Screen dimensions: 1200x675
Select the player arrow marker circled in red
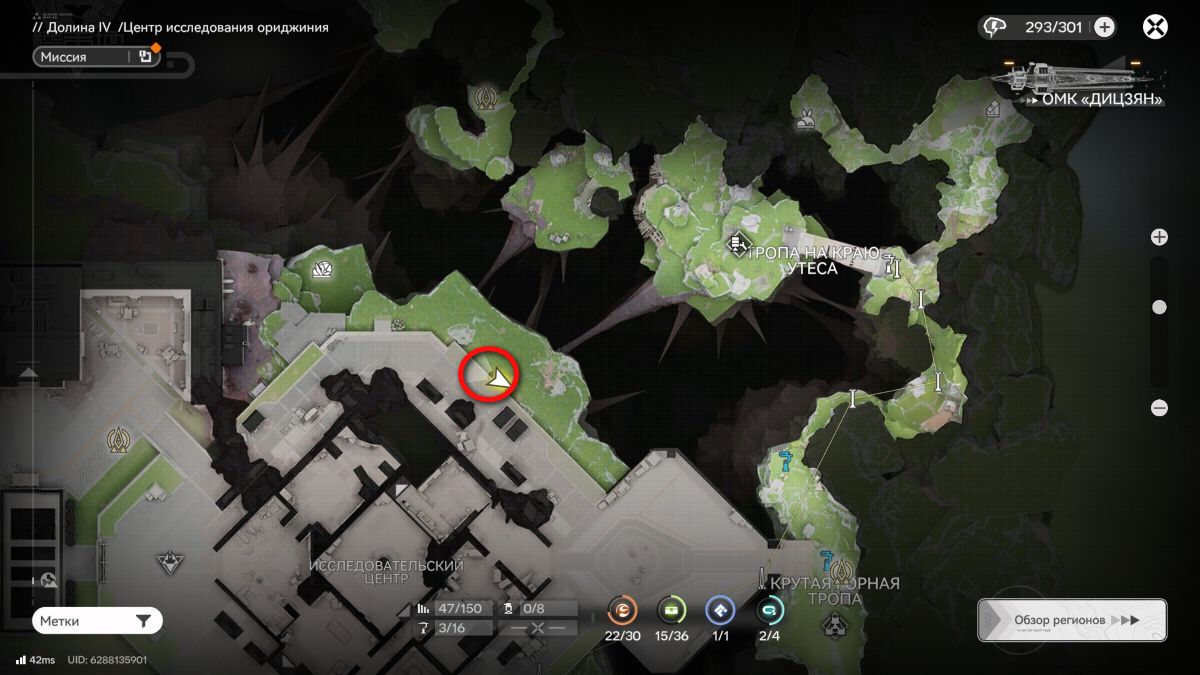[497, 377]
